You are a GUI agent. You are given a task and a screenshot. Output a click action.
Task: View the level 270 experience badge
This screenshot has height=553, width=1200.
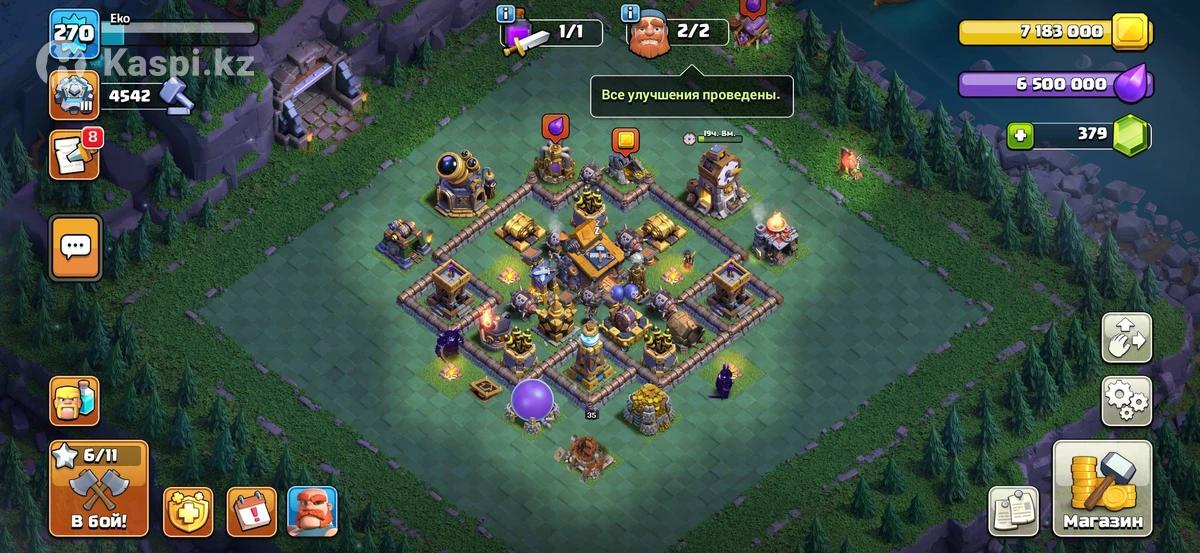click(74, 34)
